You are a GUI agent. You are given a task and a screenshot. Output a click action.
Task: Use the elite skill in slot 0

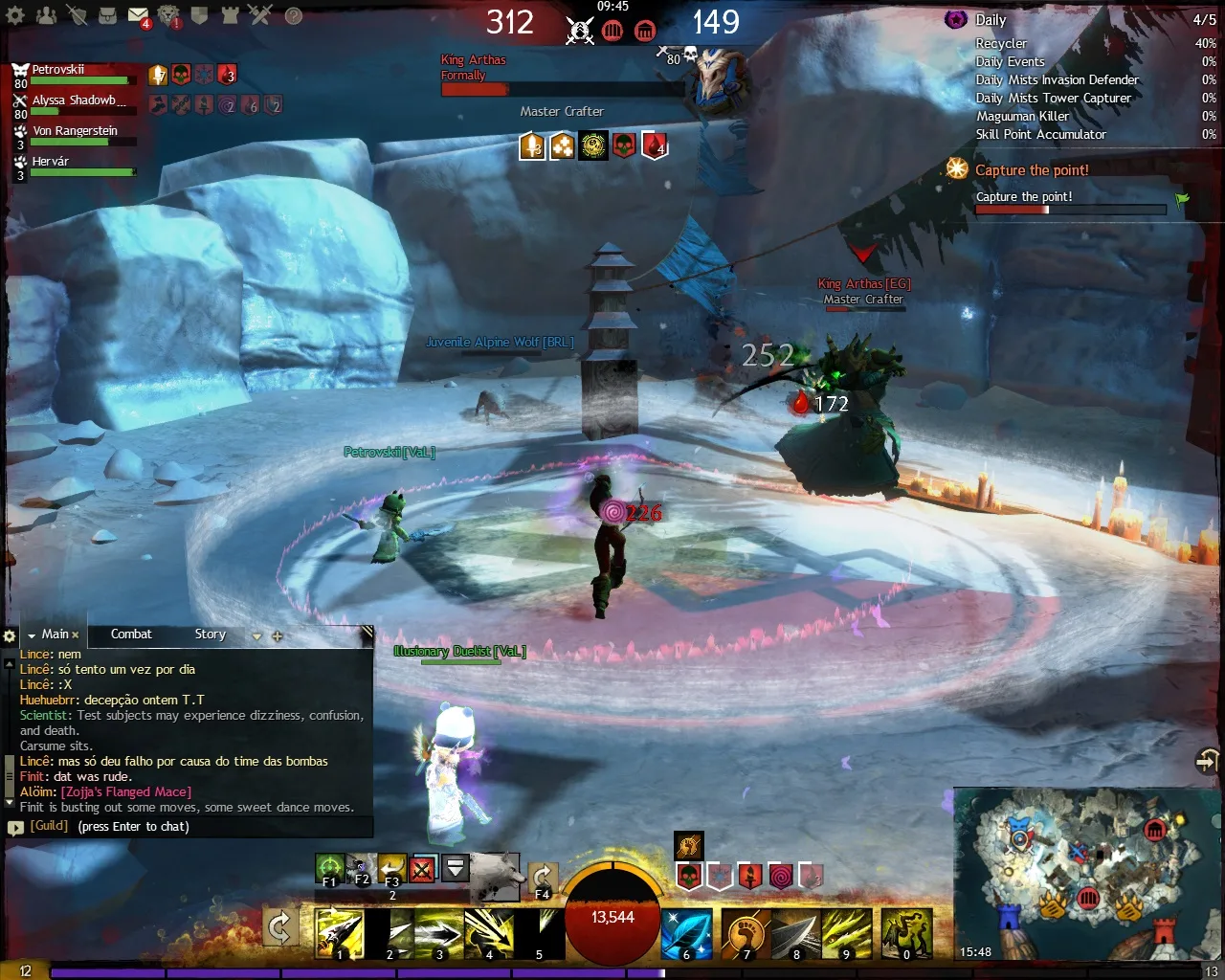pos(906,932)
